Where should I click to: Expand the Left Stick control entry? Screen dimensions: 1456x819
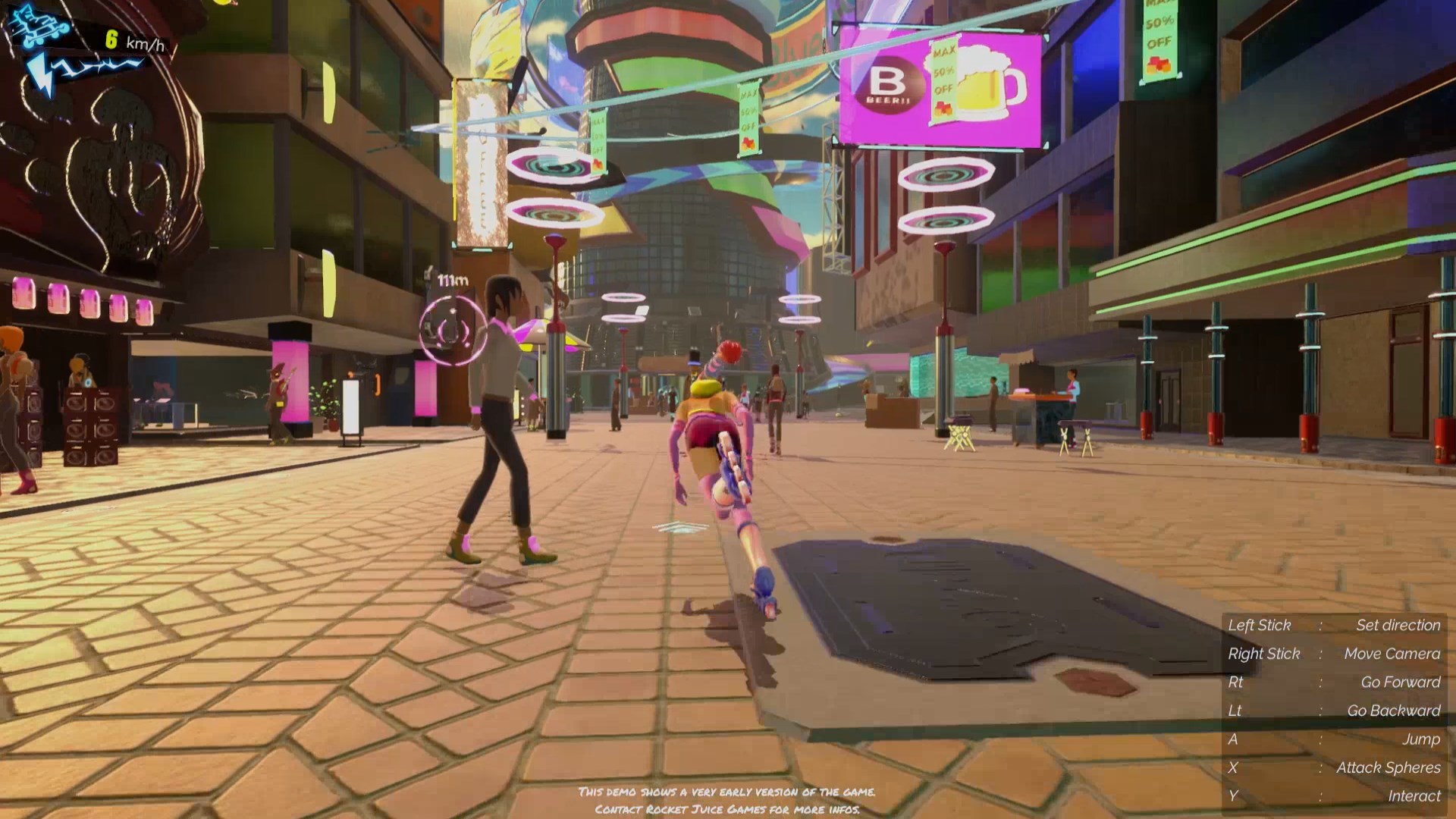(1335, 625)
